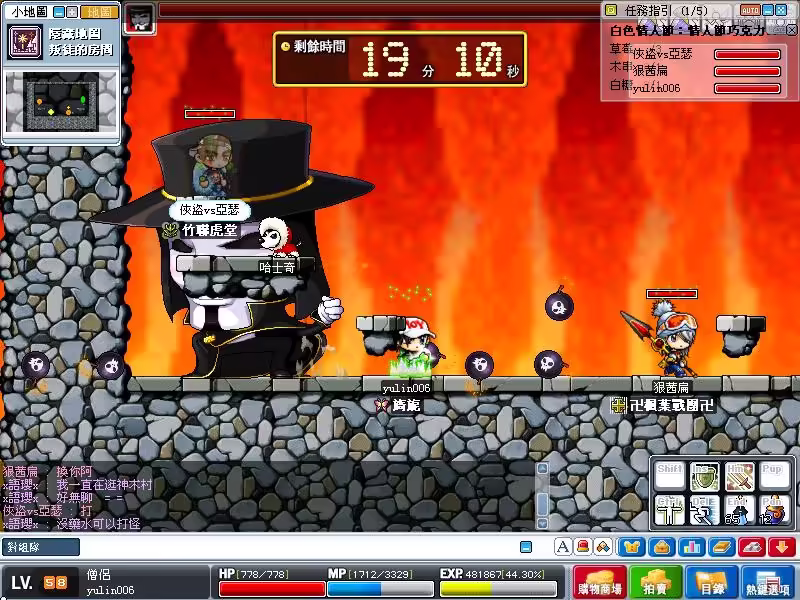
Task: Open the 拍賣 auction house
Action: coord(653,583)
